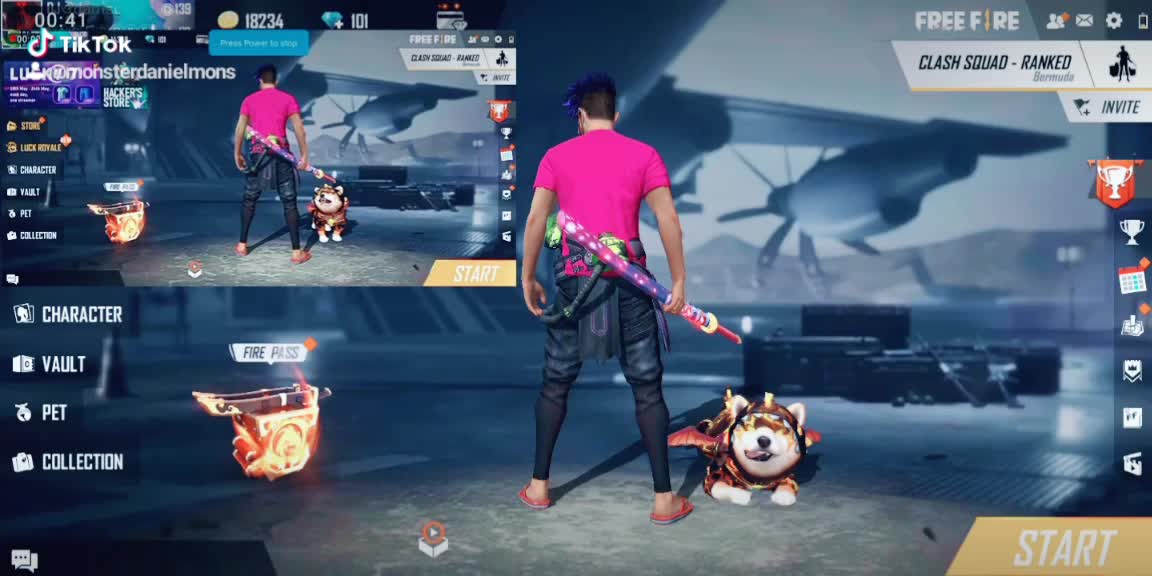Open the large VAULT menu entry

click(50, 364)
